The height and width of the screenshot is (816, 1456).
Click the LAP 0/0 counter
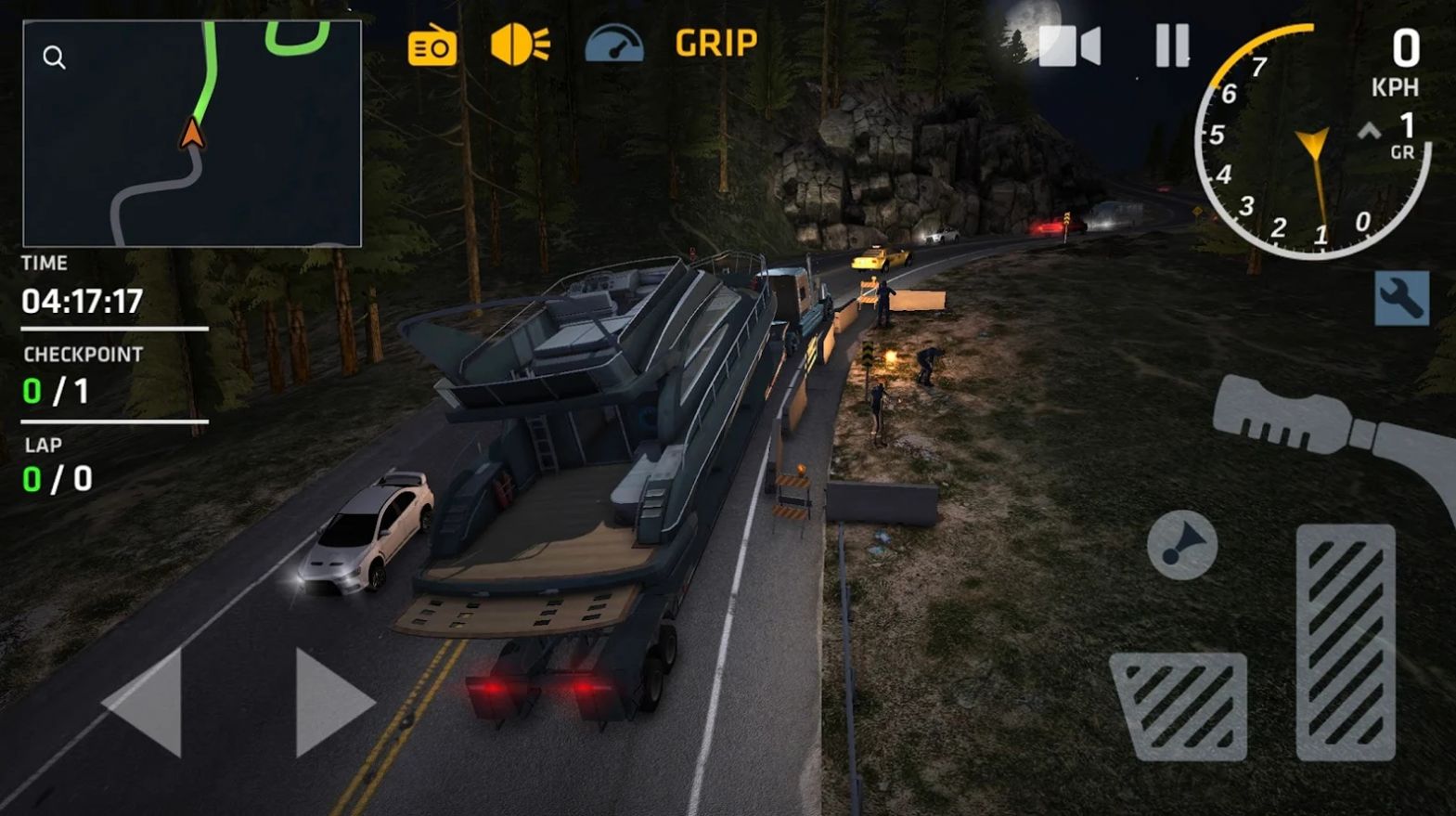pos(56,464)
